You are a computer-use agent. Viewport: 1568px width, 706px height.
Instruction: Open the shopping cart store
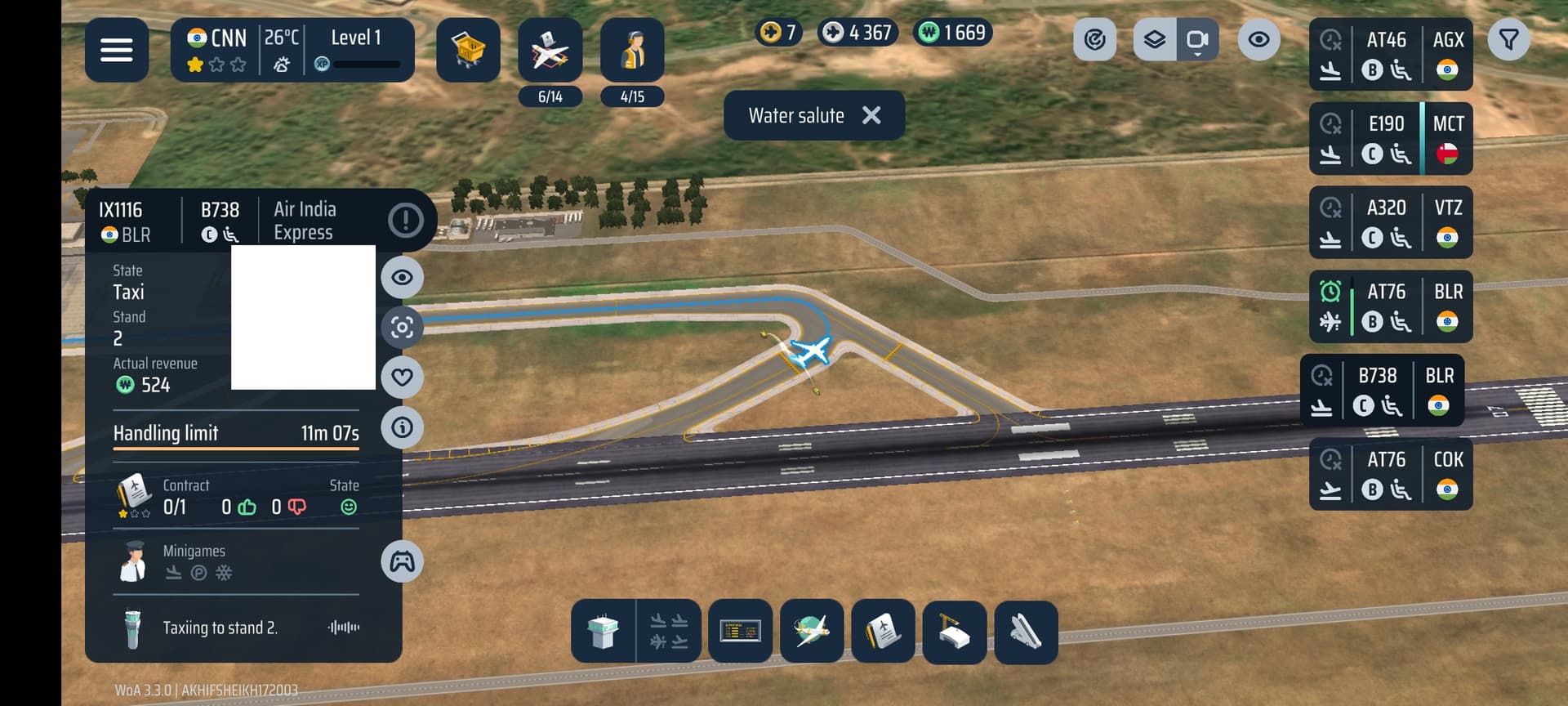[468, 50]
